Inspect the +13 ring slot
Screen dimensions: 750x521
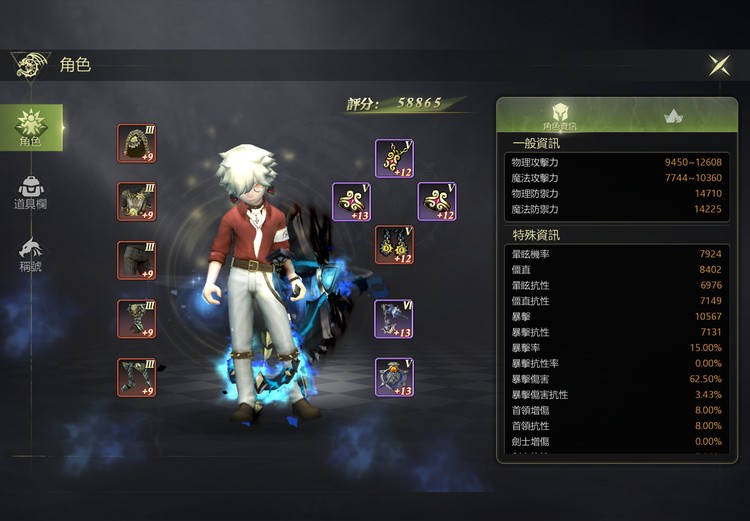(x=351, y=202)
